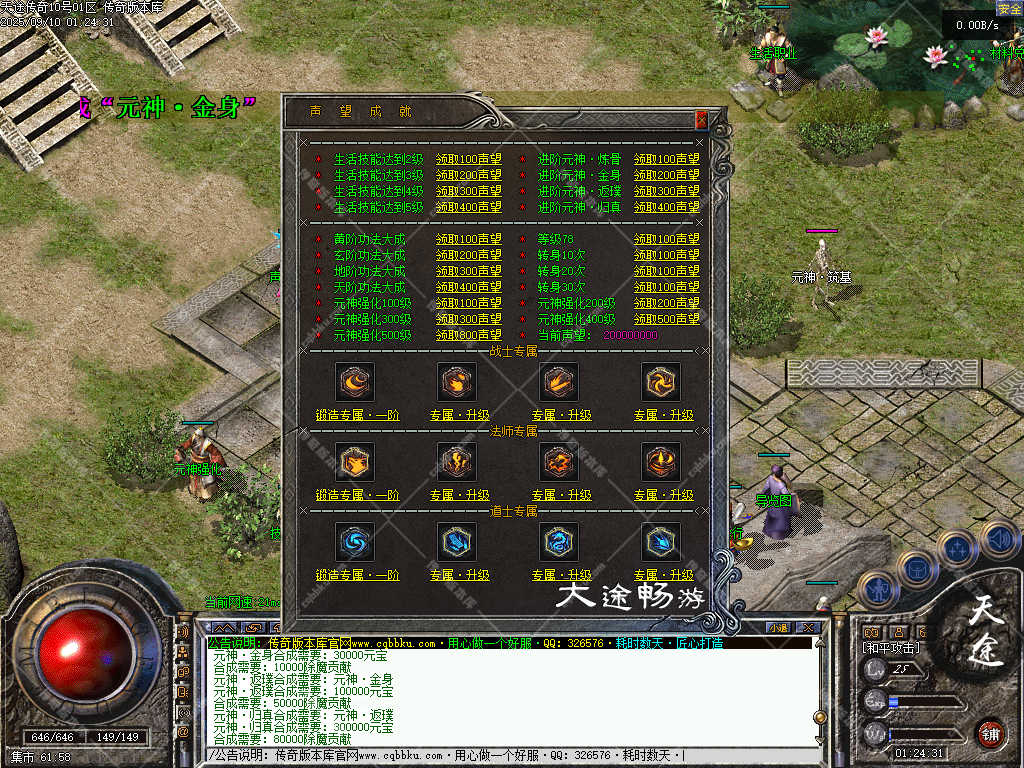Open the red 铺 shop button

click(x=990, y=732)
